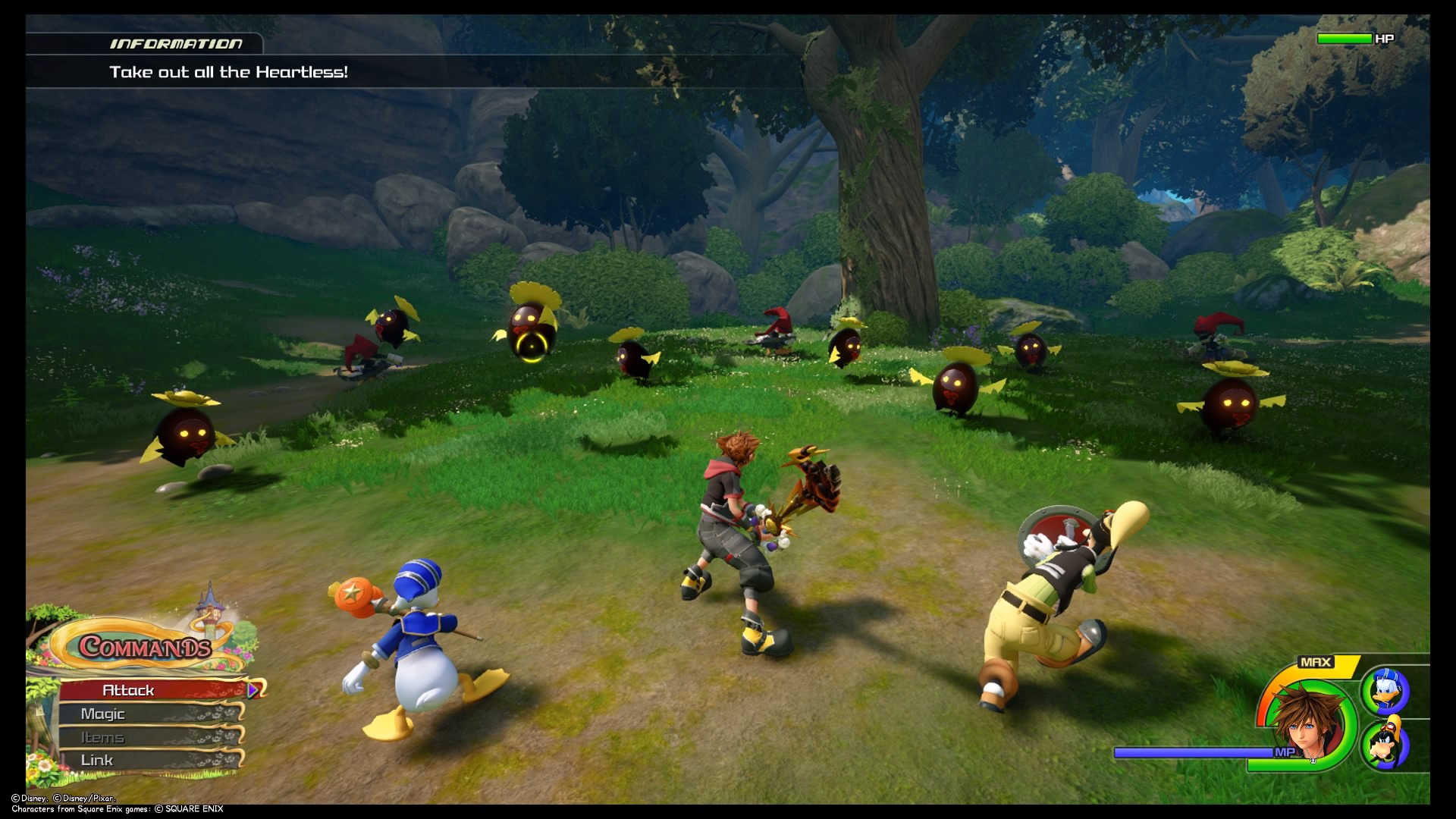Select Attack in the Commands menu
Screen dimensions: 1456x819
tap(129, 690)
